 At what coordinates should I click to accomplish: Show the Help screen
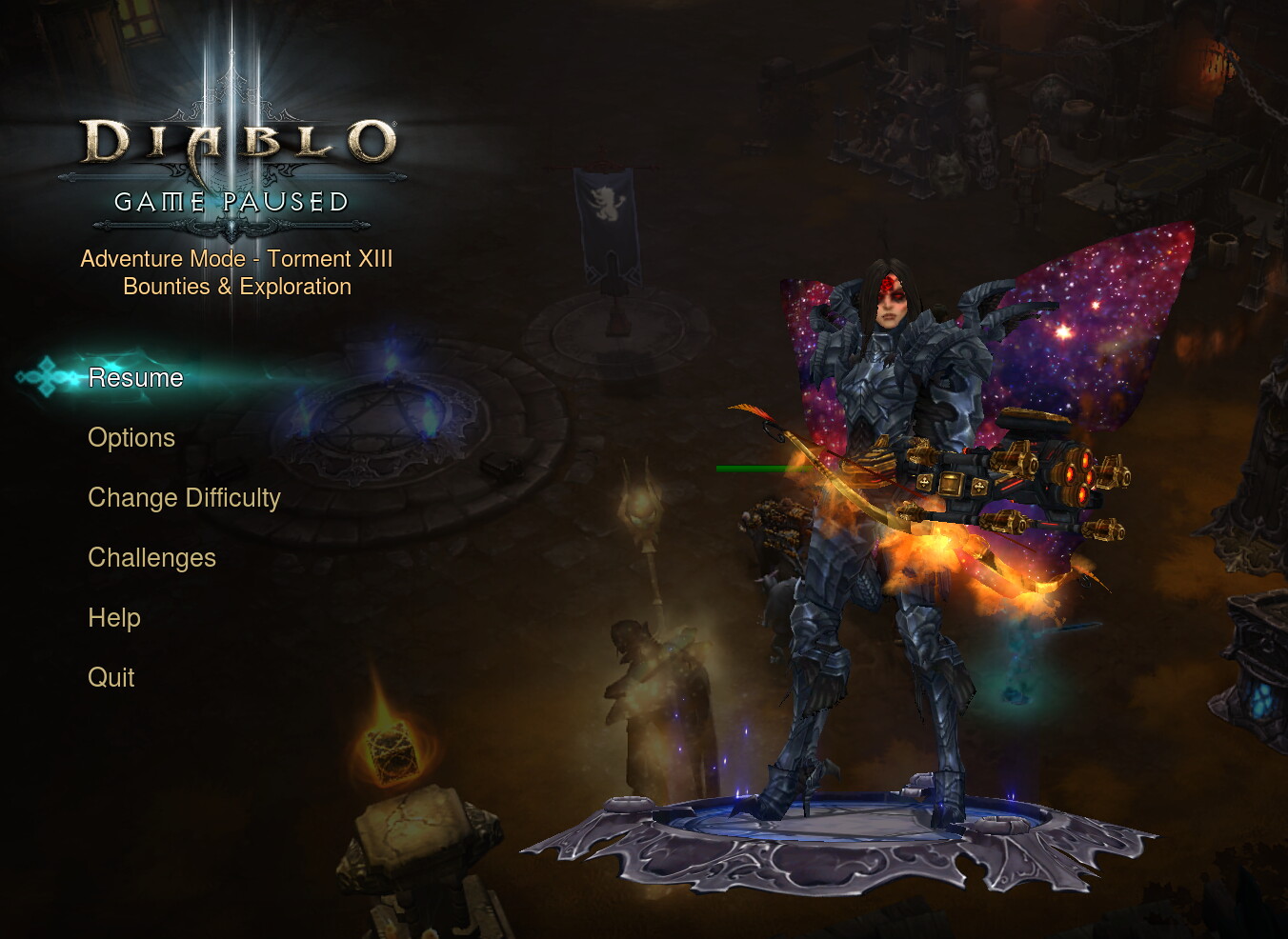(x=114, y=618)
